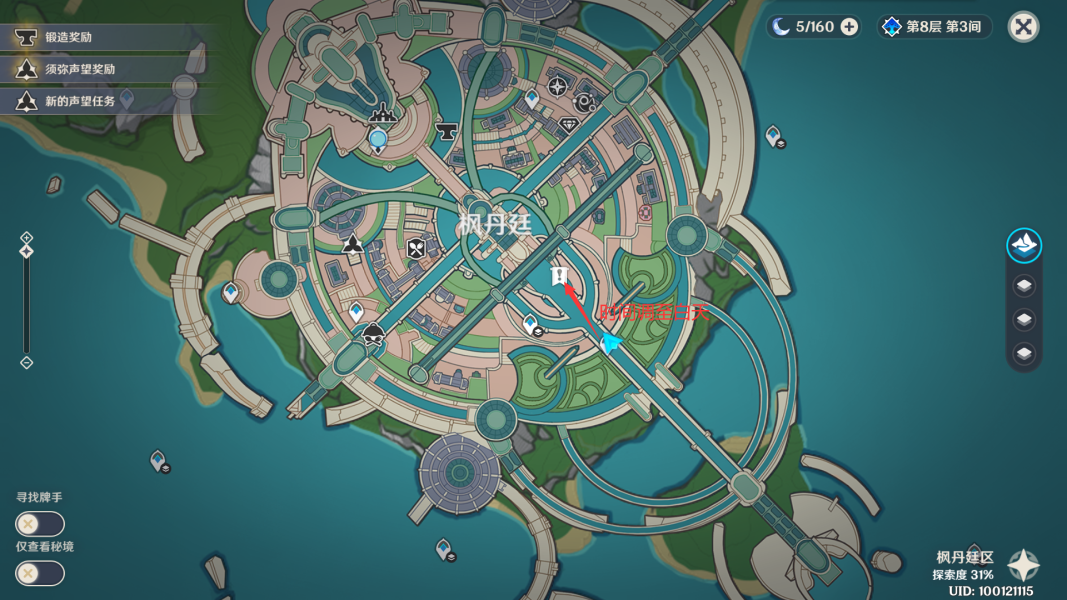Select the restaurant fork-and-knife map marker
The width and height of the screenshot is (1067, 600).
(x=416, y=249)
